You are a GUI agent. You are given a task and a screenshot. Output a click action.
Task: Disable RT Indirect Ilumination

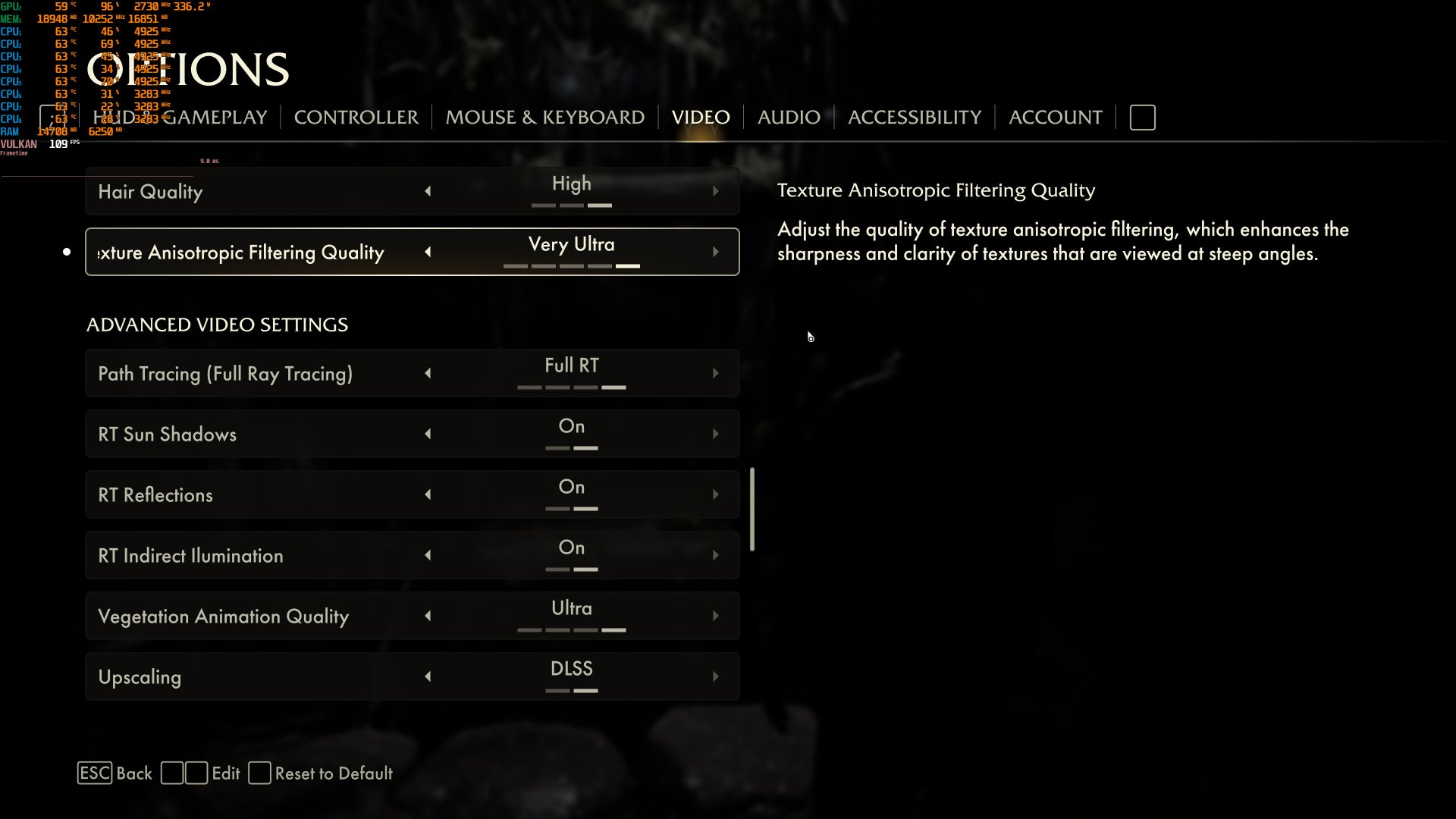click(428, 554)
